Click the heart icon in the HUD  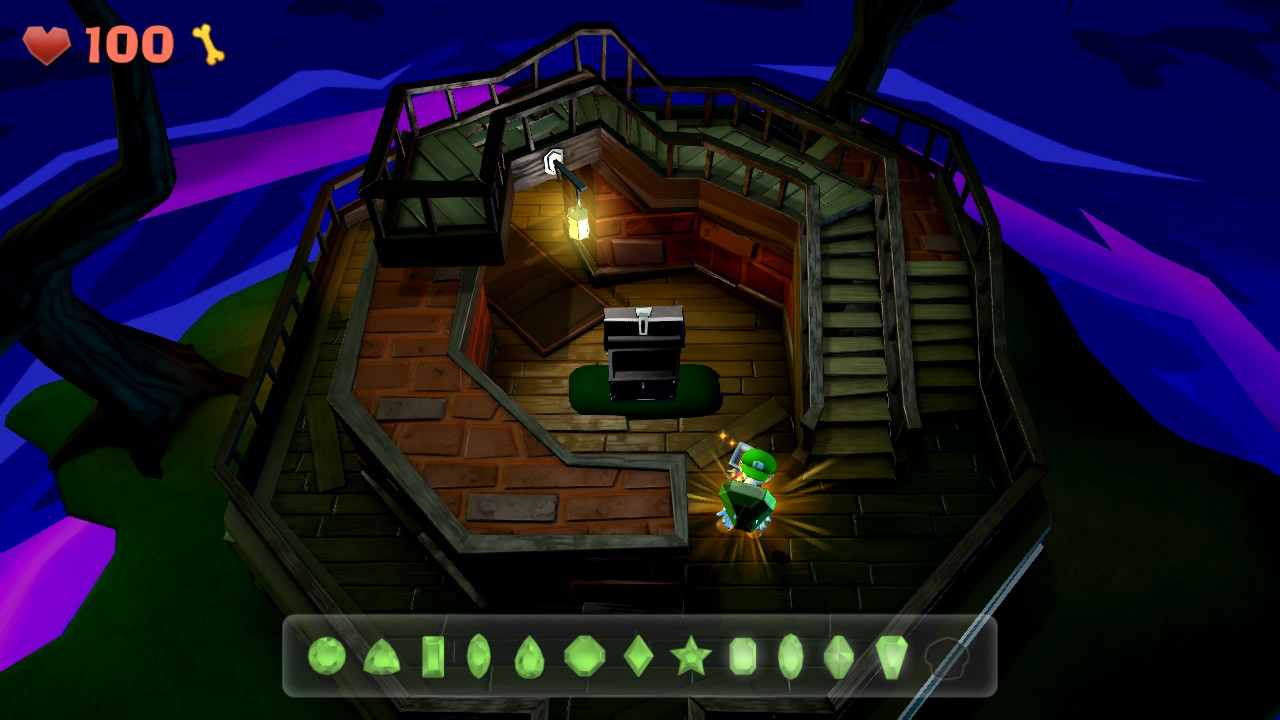[48, 43]
